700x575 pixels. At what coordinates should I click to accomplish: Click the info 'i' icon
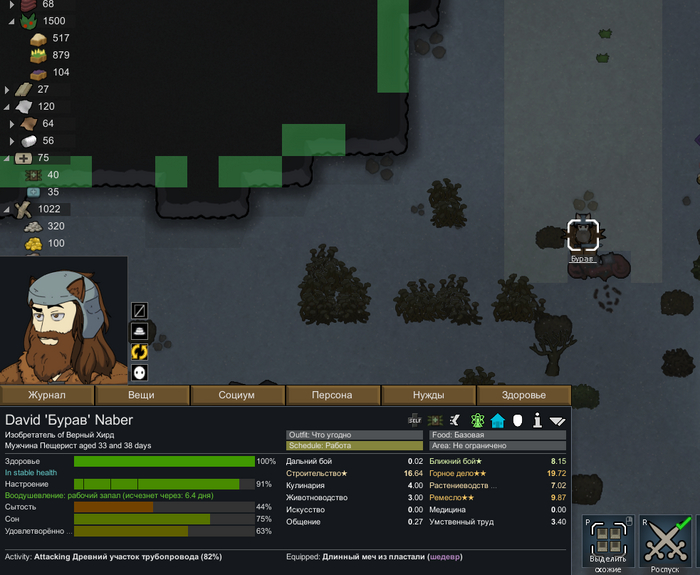point(537,421)
